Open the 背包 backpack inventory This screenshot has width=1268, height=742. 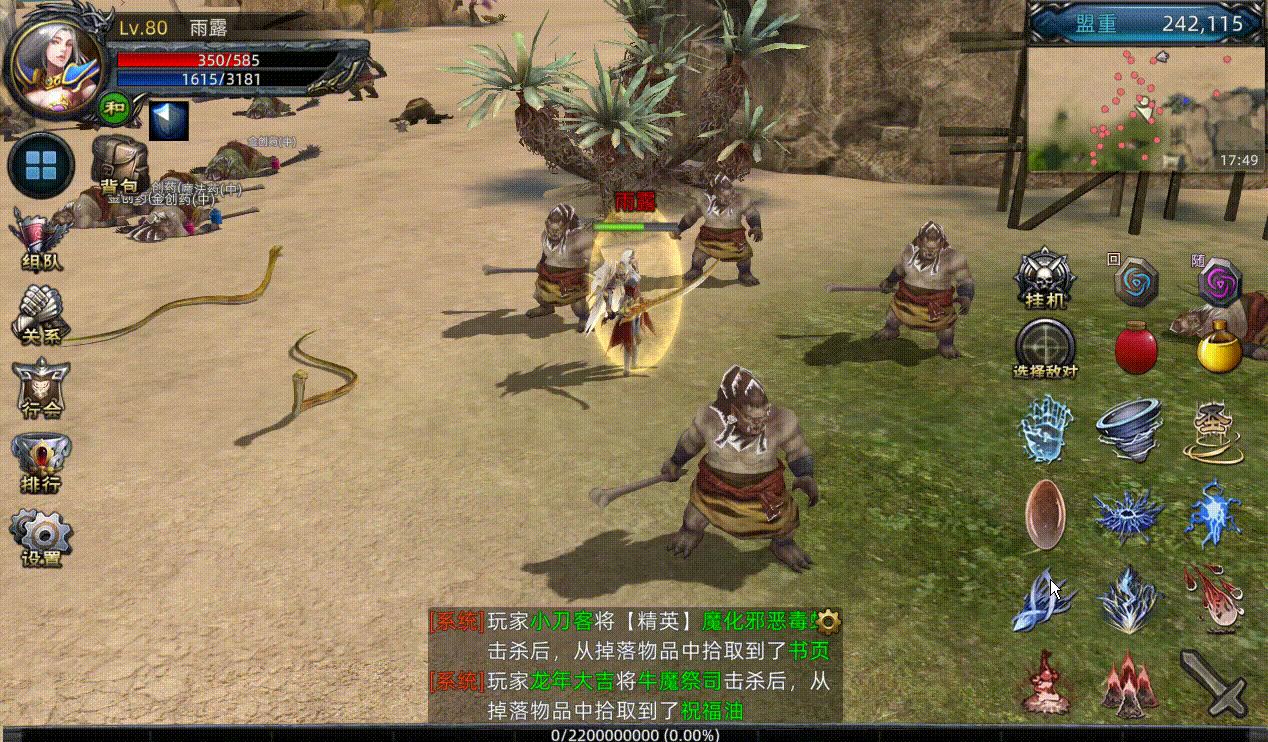(119, 166)
